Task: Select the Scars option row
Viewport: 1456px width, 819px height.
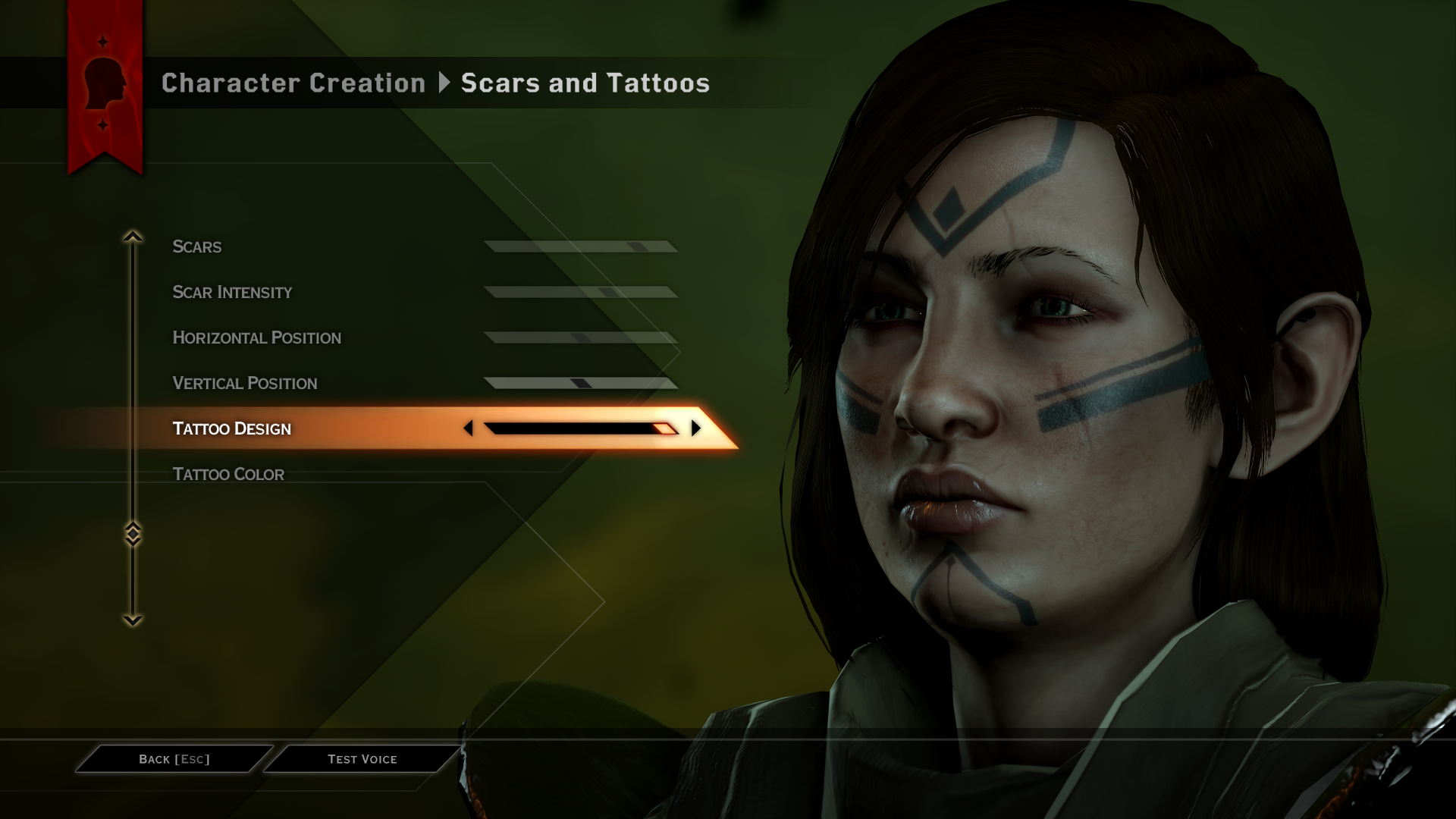Action: (x=197, y=246)
